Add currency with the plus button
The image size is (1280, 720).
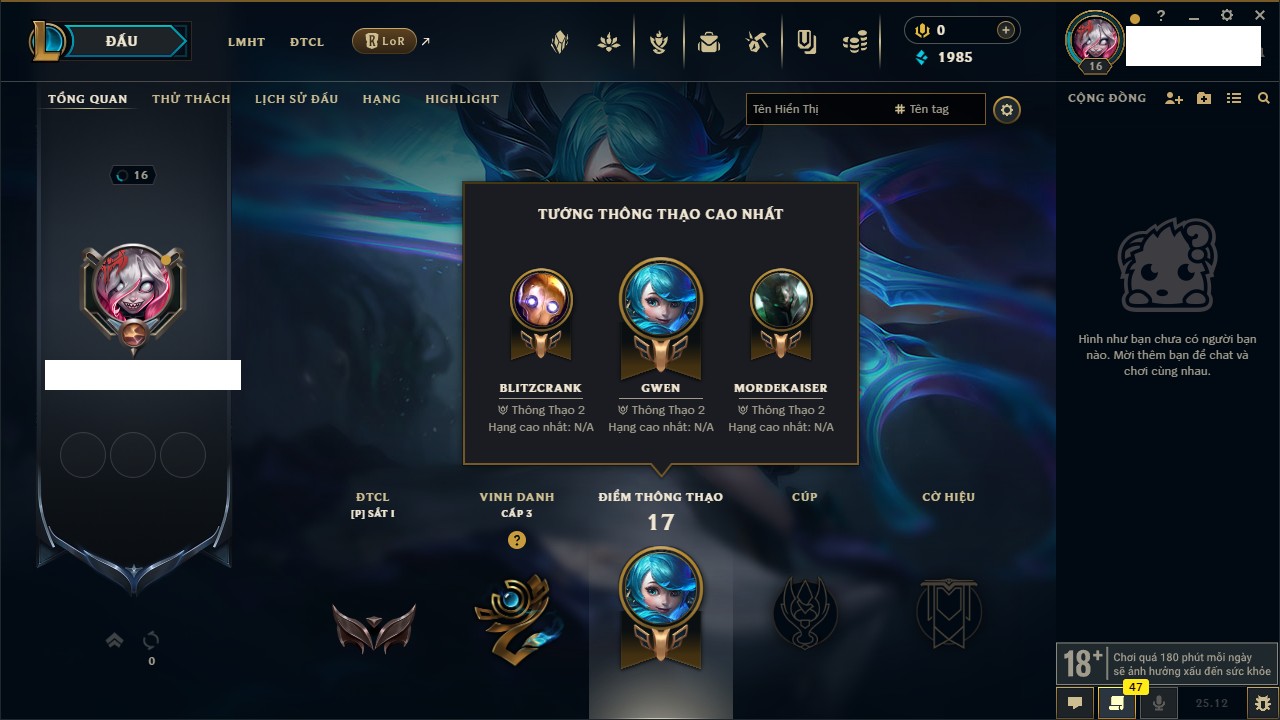click(x=1005, y=31)
